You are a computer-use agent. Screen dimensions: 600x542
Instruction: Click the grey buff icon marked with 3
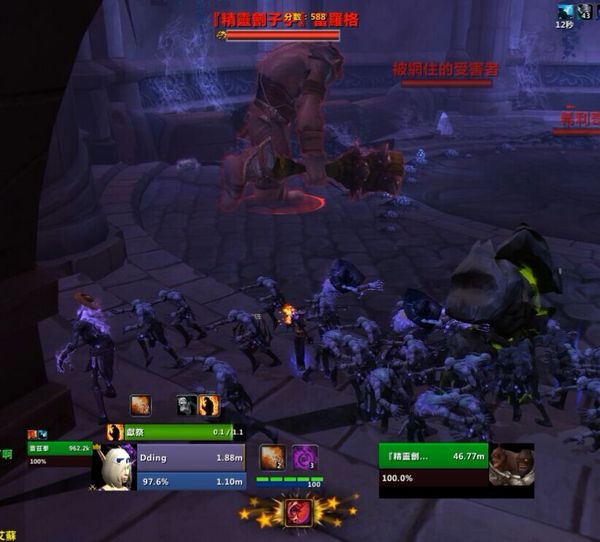(x=585, y=11)
